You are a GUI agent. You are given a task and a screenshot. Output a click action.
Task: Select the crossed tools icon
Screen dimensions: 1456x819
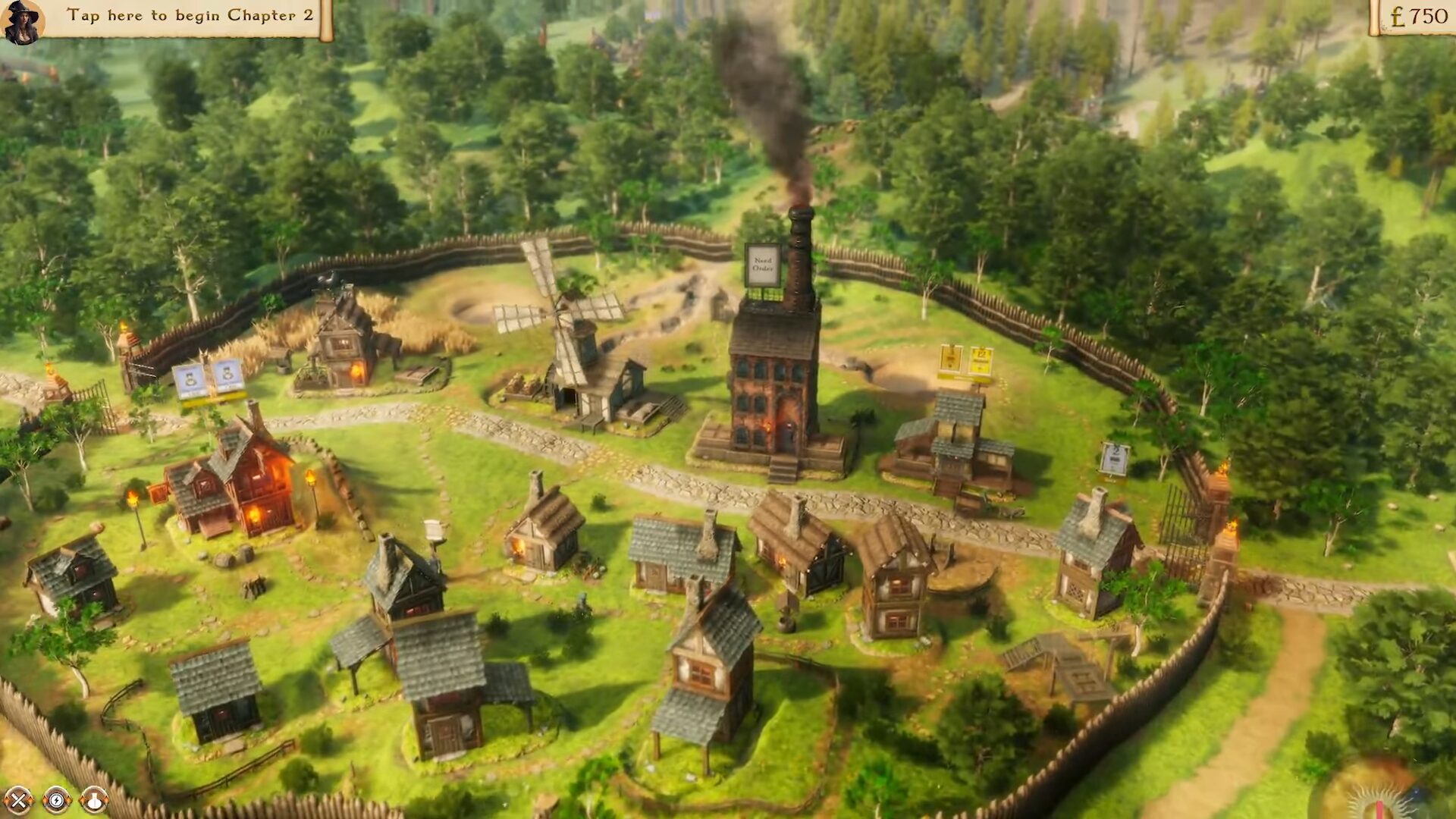(x=18, y=799)
